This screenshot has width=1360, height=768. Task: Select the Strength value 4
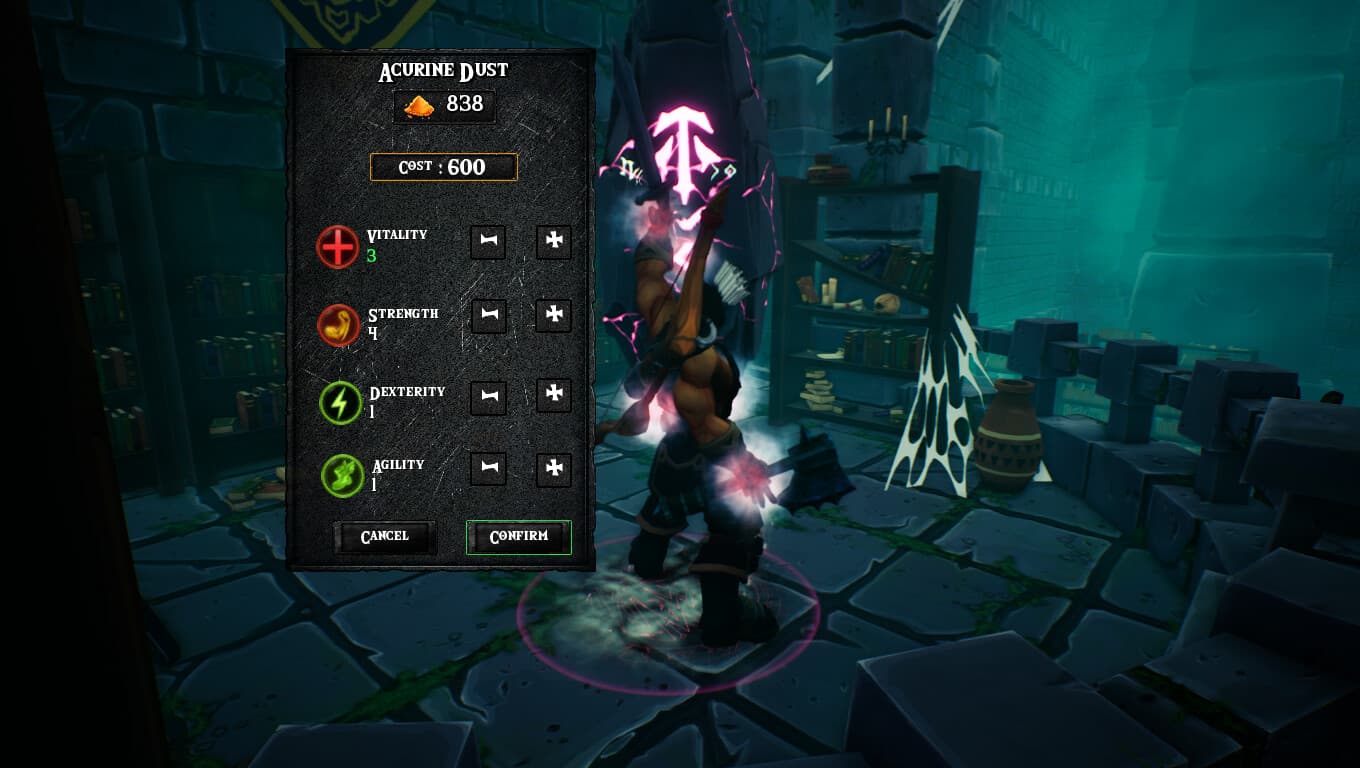[x=371, y=331]
